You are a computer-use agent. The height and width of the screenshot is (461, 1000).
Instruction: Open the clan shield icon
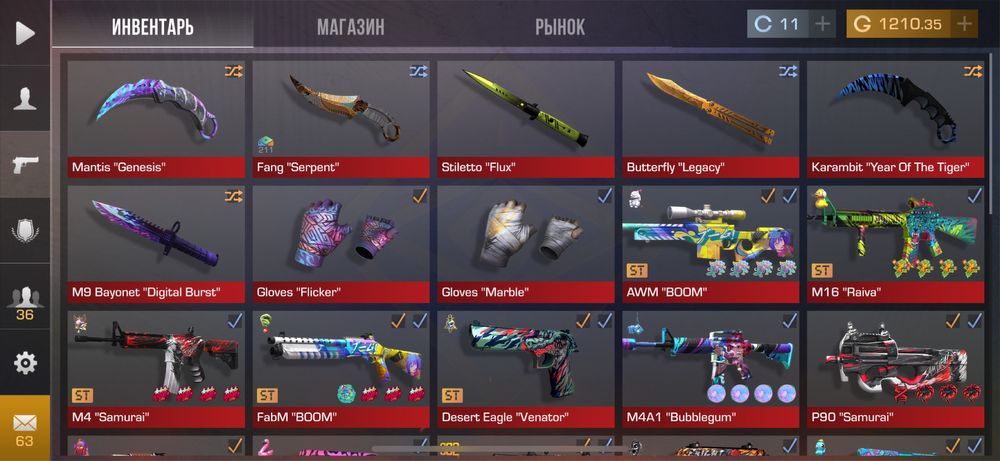(x=25, y=232)
